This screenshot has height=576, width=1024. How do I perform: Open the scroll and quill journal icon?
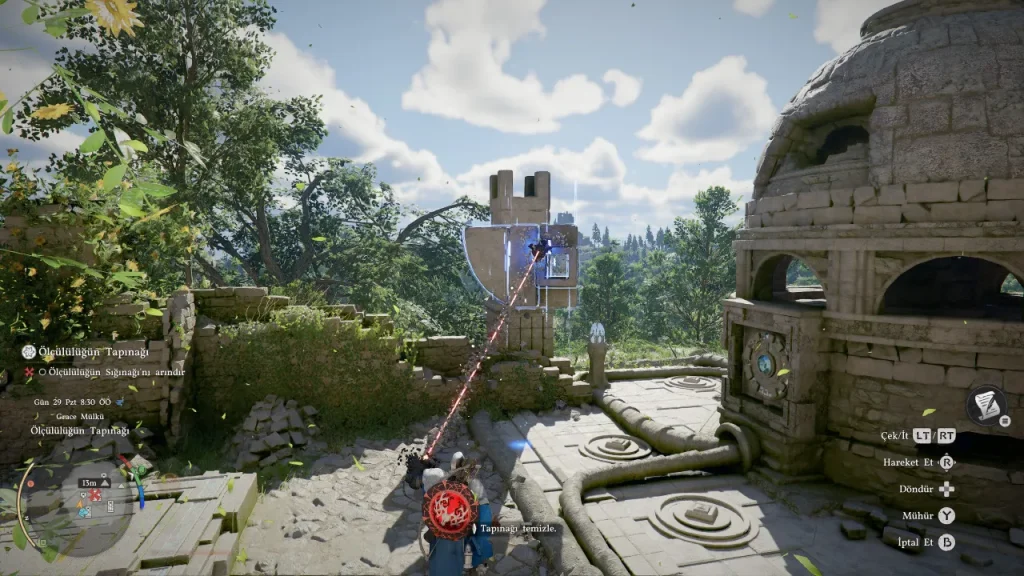[986, 404]
